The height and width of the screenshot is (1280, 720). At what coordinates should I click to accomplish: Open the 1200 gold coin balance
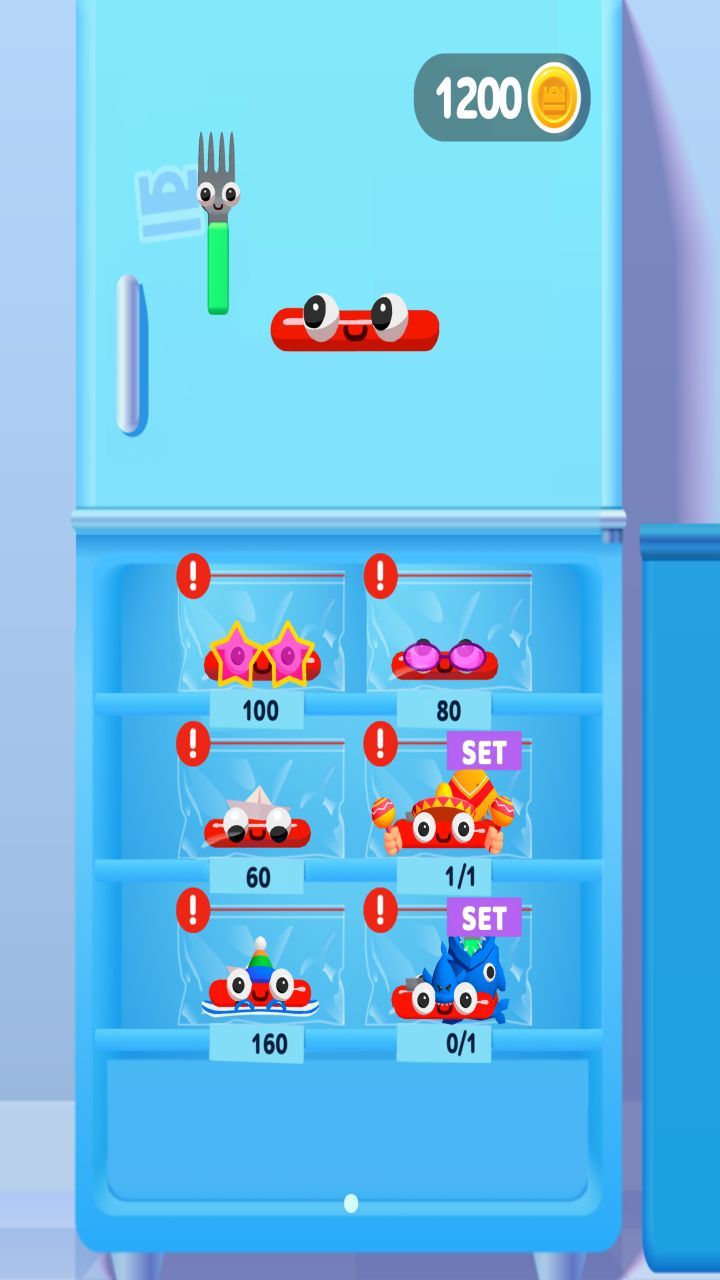(x=502, y=98)
